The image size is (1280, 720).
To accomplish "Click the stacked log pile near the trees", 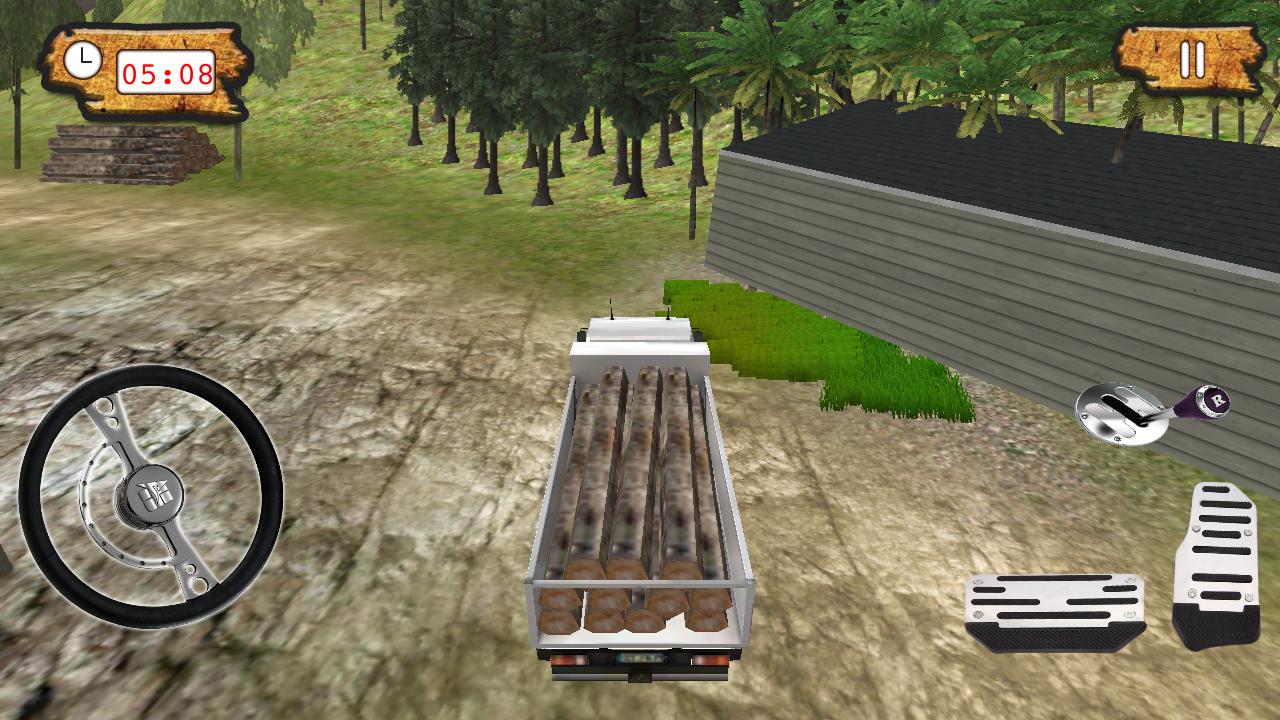I will coord(130,155).
